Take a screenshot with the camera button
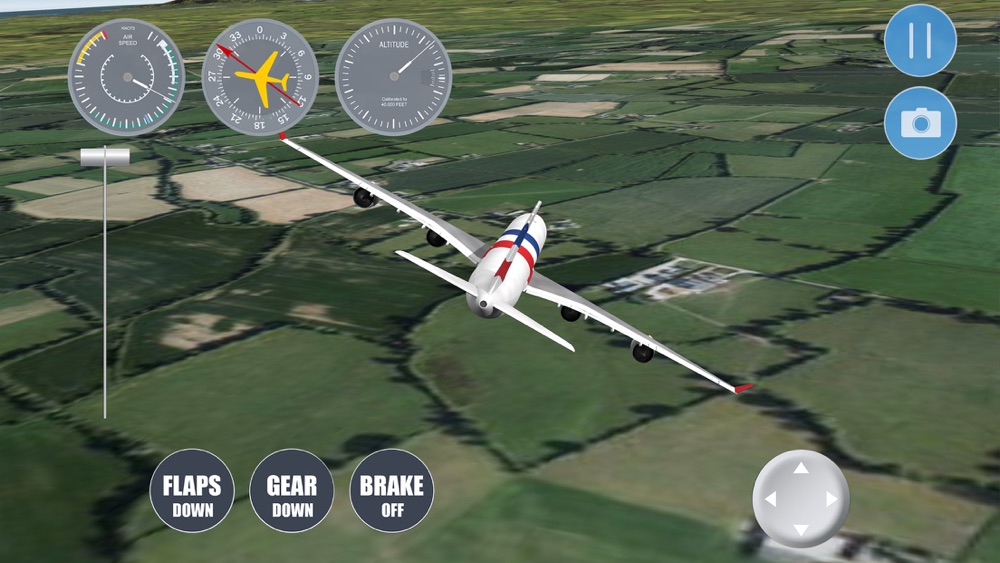This screenshot has width=1000, height=563. click(x=920, y=122)
